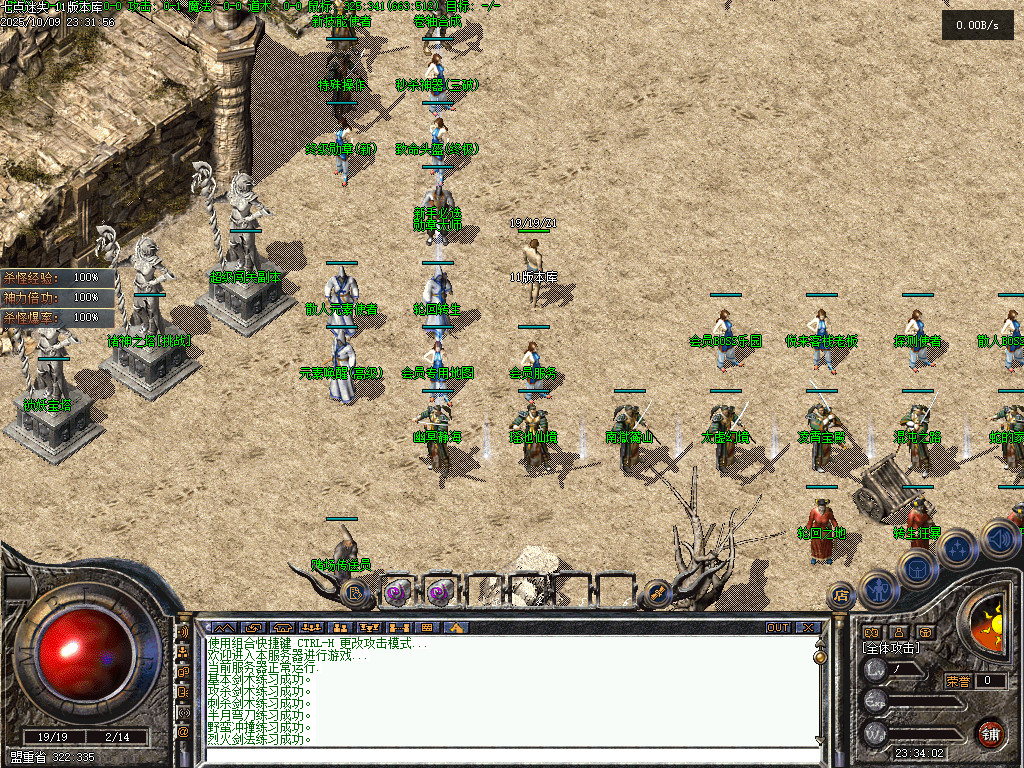Viewport: 1024px width, 768px height.
Task: Open the character equipment panel icon
Action: coord(877,588)
